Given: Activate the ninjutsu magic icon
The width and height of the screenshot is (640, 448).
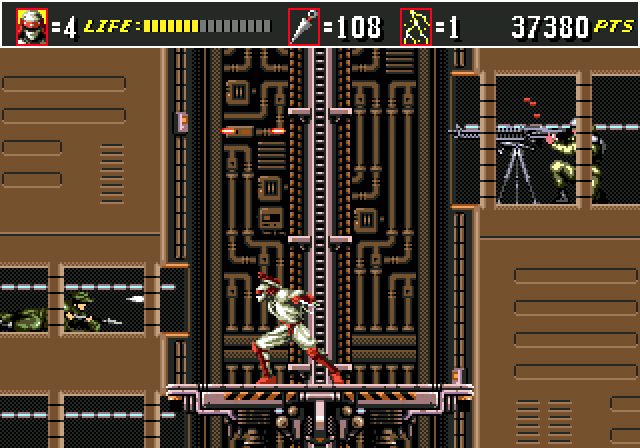Looking at the screenshot, I should pos(415,25).
